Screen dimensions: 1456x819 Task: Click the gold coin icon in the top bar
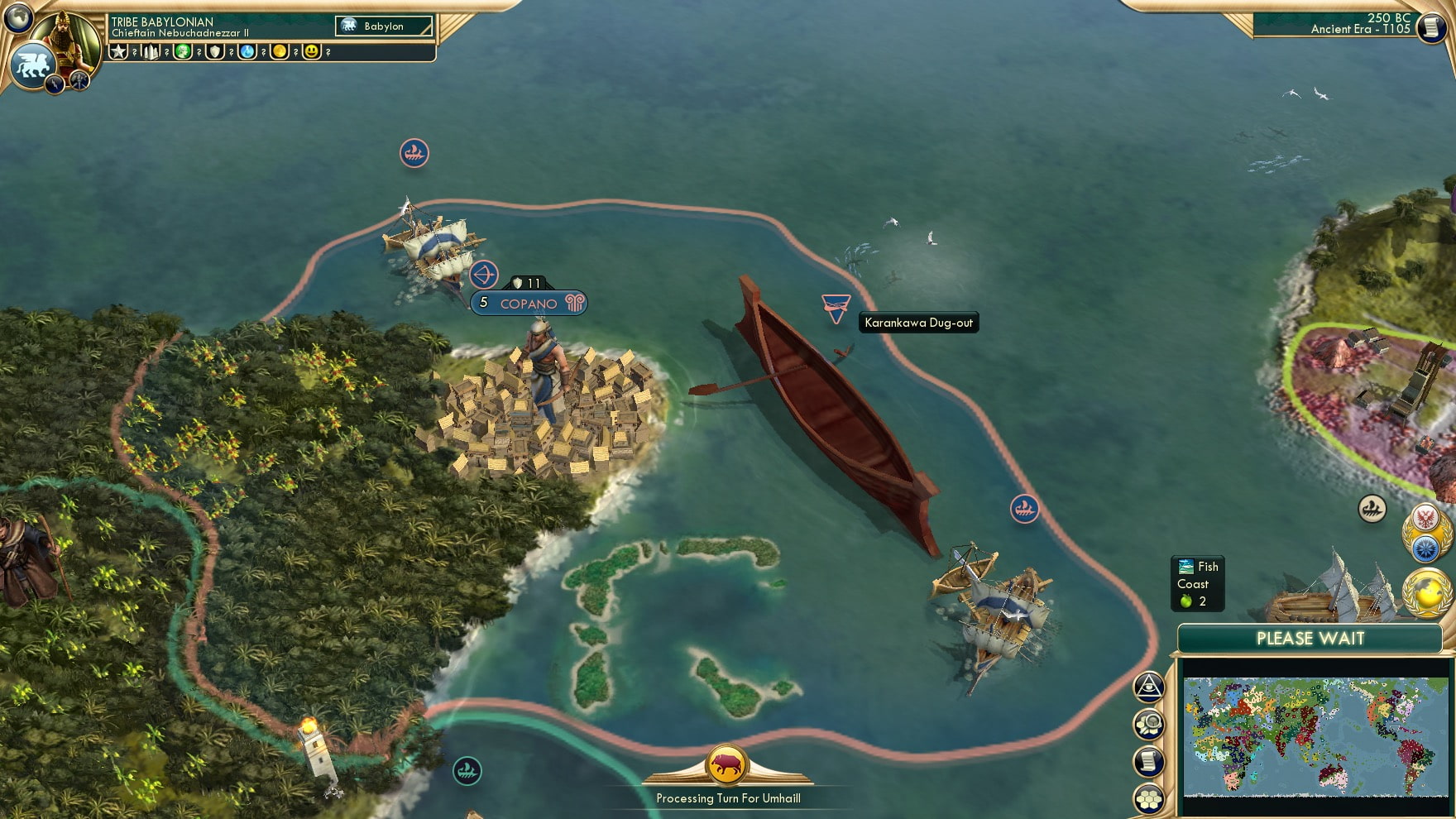pyautogui.click(x=280, y=51)
